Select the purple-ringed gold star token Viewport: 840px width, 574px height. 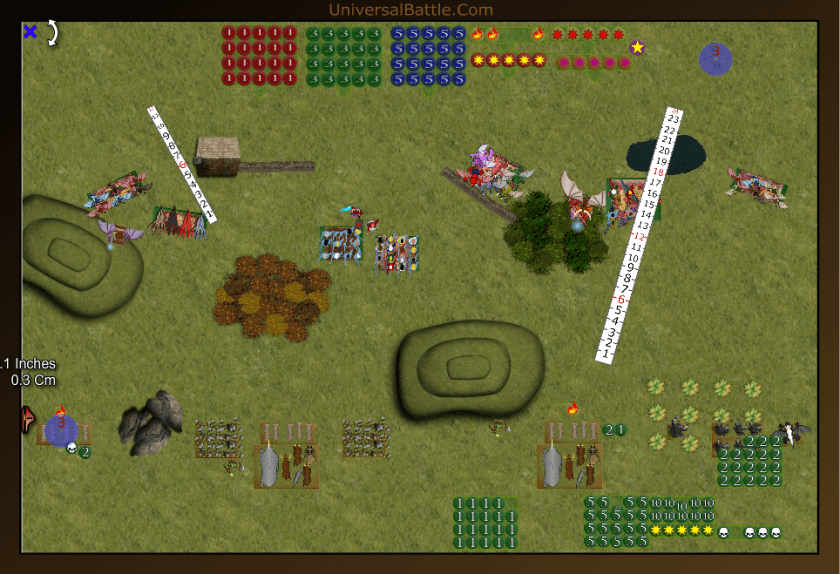click(637, 47)
